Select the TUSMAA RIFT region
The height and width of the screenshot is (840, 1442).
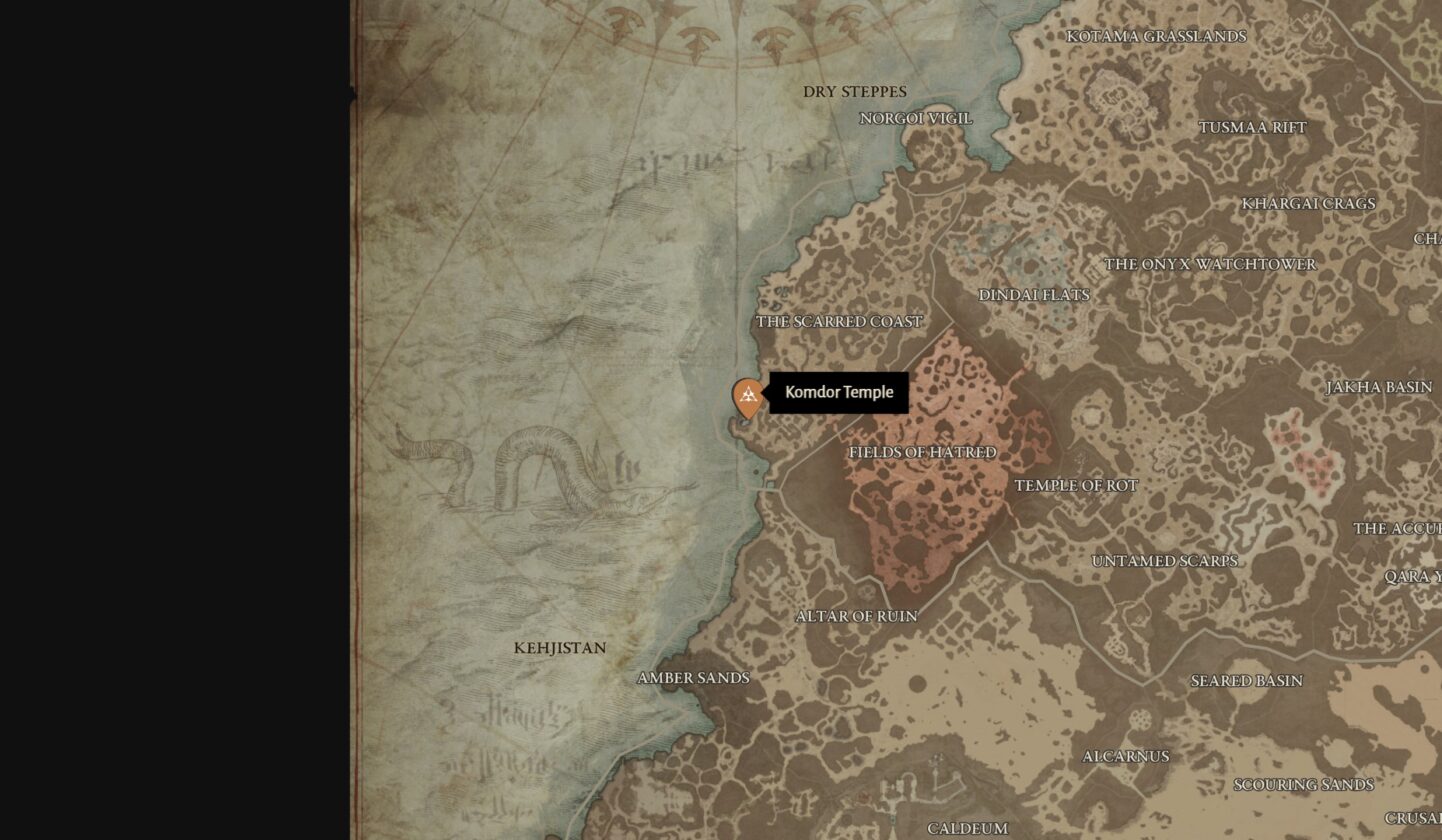click(1253, 128)
